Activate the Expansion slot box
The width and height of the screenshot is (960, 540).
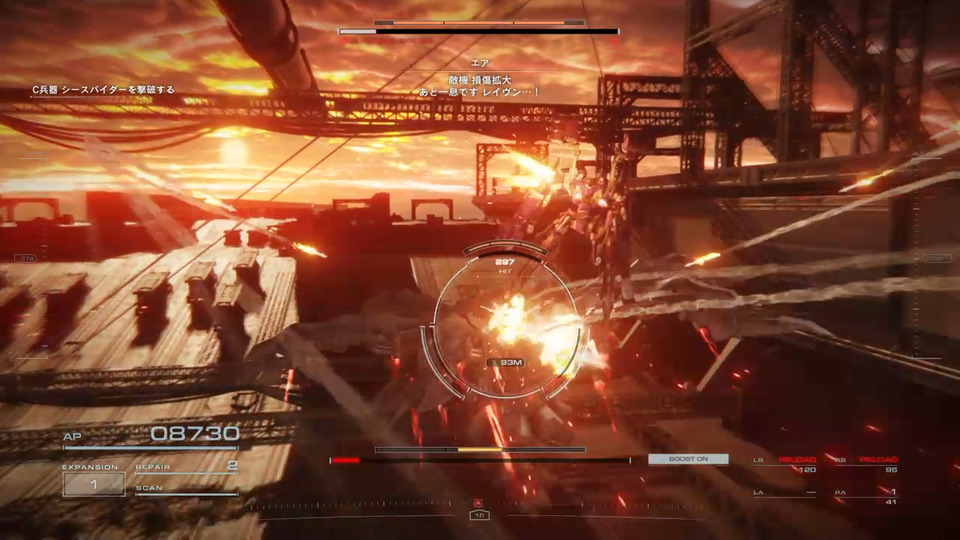[94, 485]
